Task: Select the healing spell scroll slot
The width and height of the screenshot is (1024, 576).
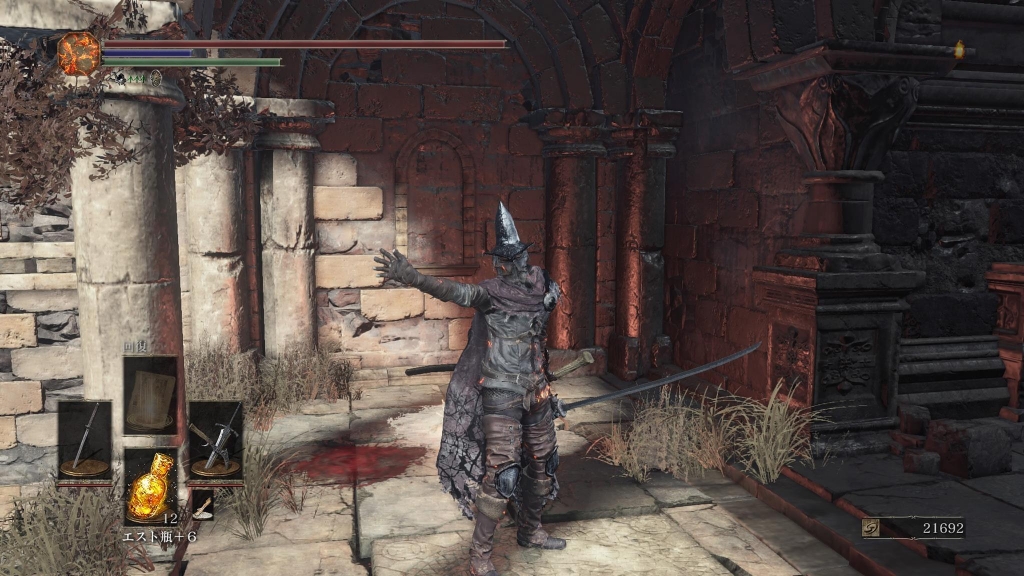Action: tap(150, 395)
